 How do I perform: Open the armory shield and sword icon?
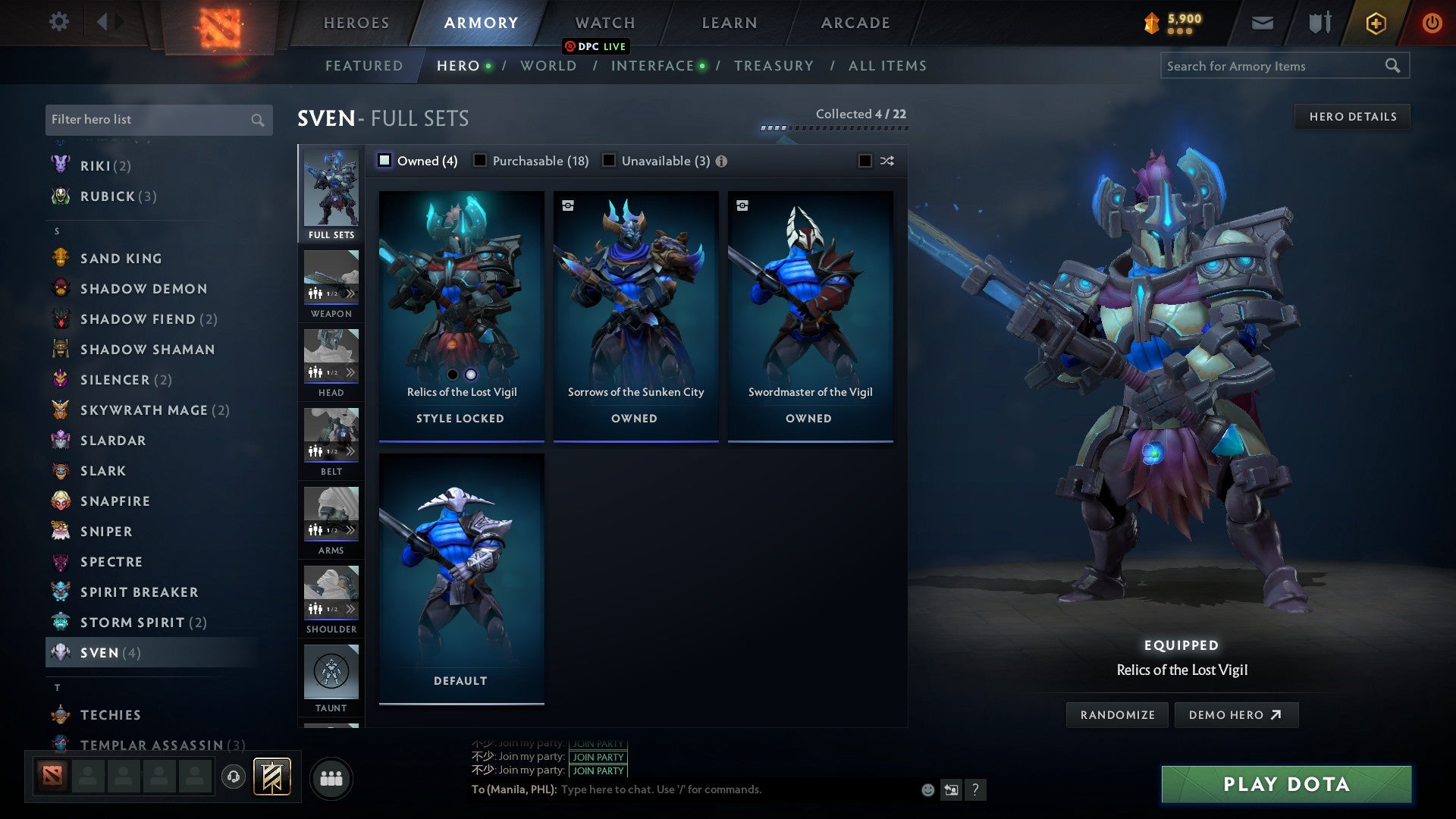click(1318, 22)
